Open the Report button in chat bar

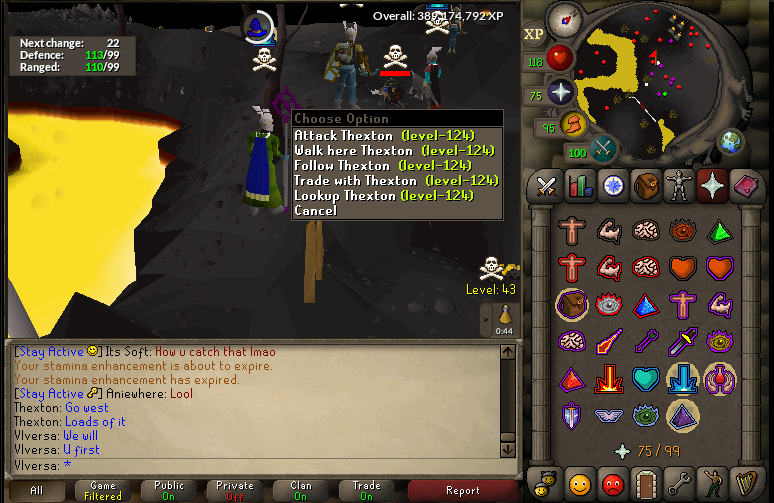click(463, 491)
